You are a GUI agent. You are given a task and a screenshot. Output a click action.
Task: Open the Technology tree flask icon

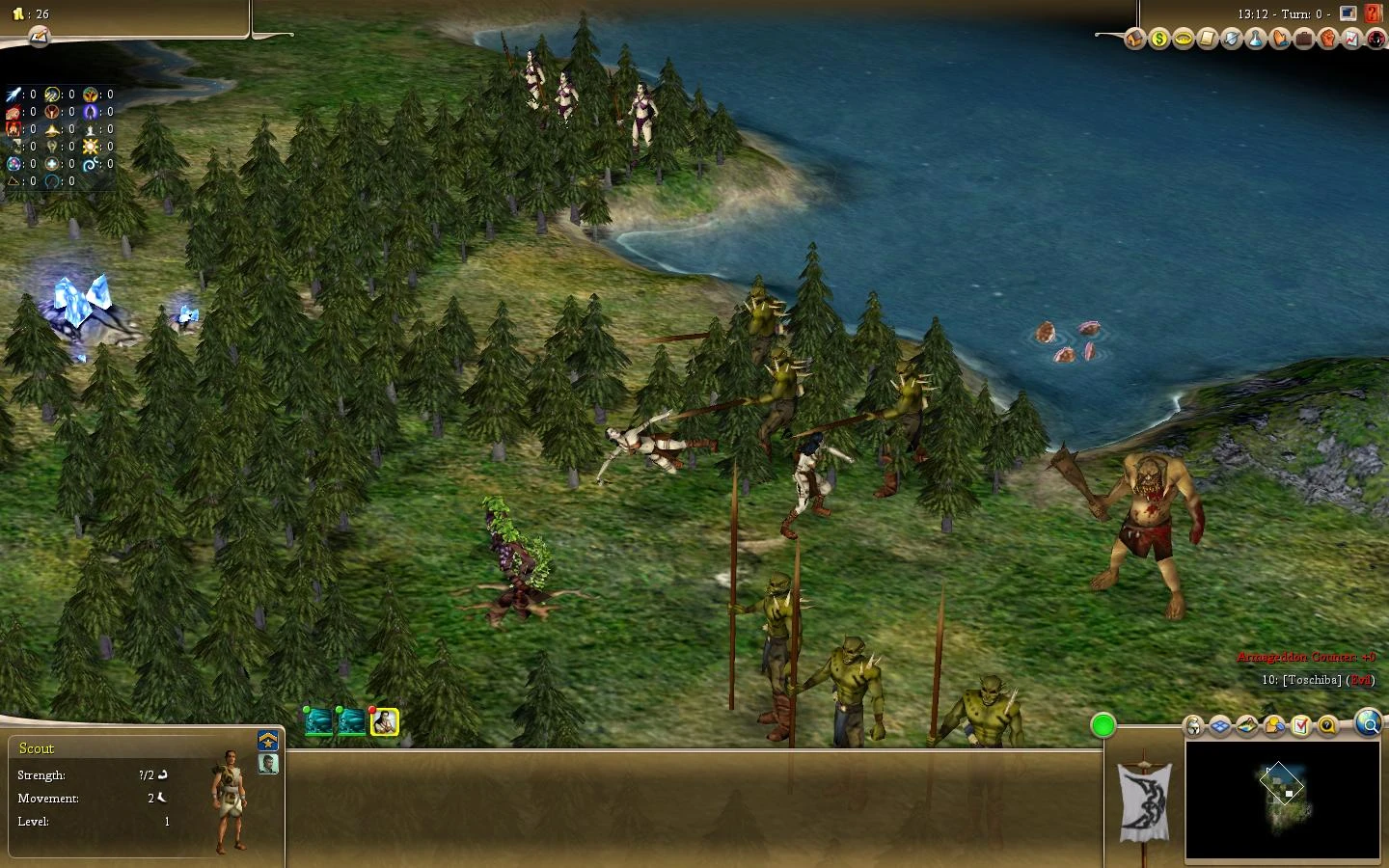pos(1256,39)
